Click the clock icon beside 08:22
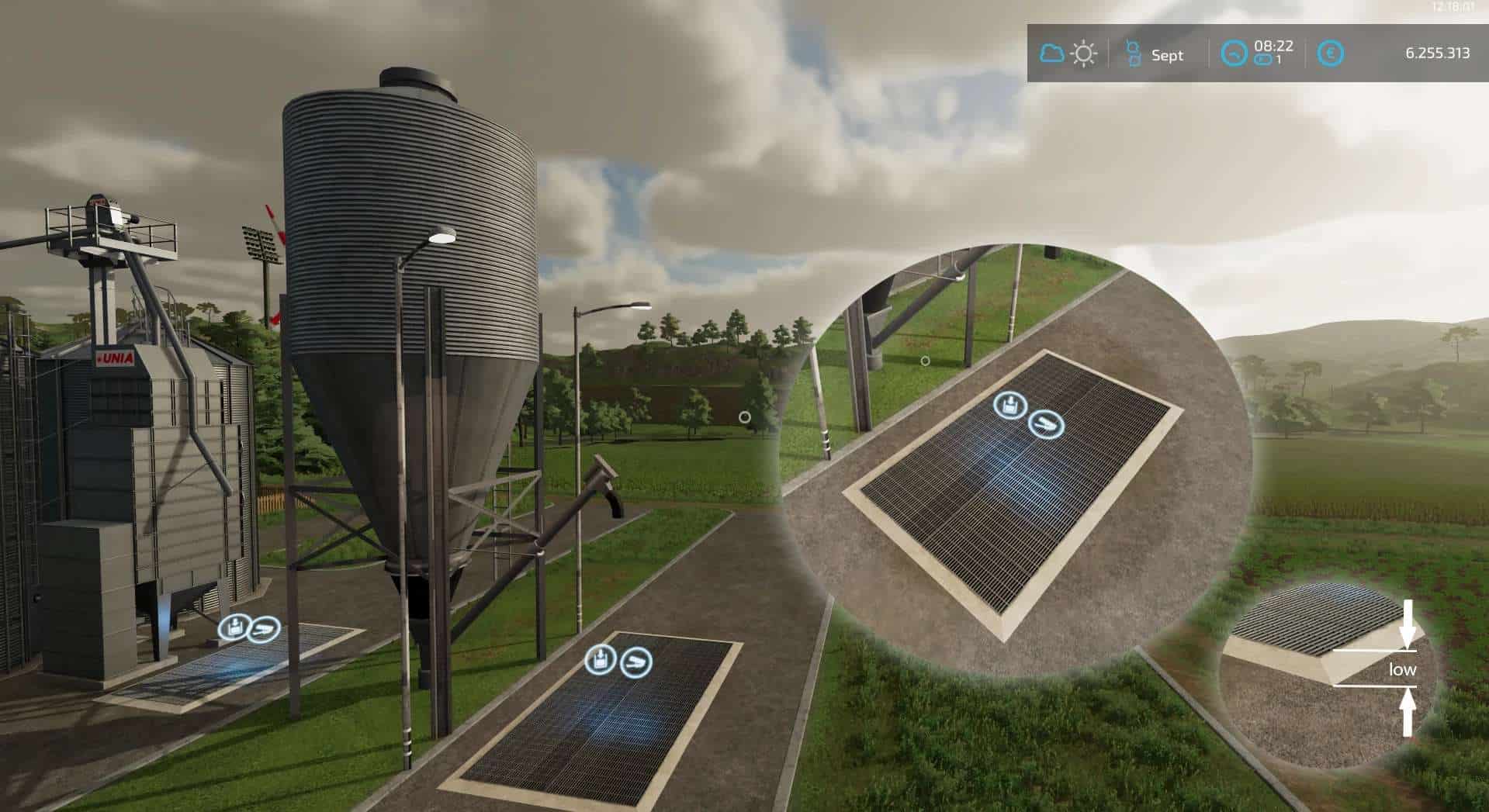 click(x=1233, y=54)
